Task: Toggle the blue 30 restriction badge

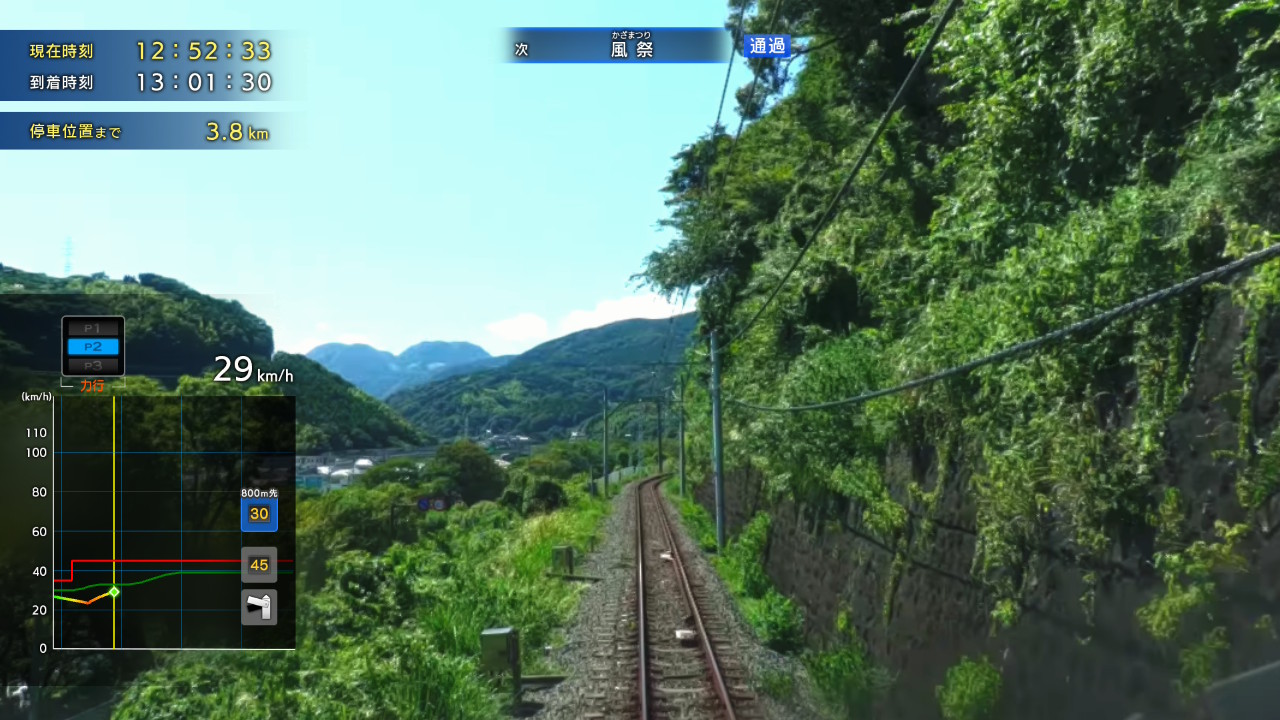Action: [259, 513]
